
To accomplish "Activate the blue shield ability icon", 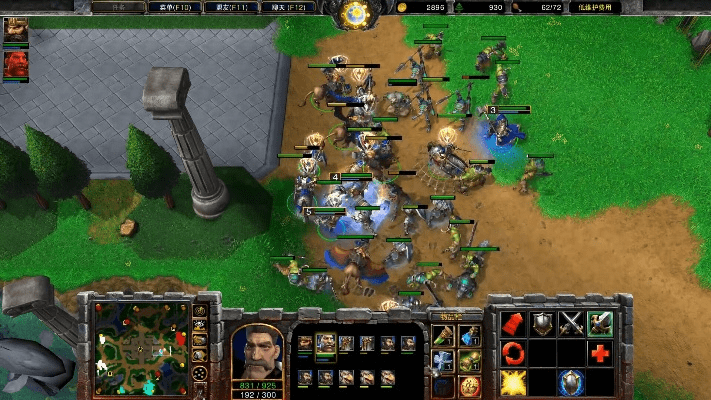I will (571, 381).
